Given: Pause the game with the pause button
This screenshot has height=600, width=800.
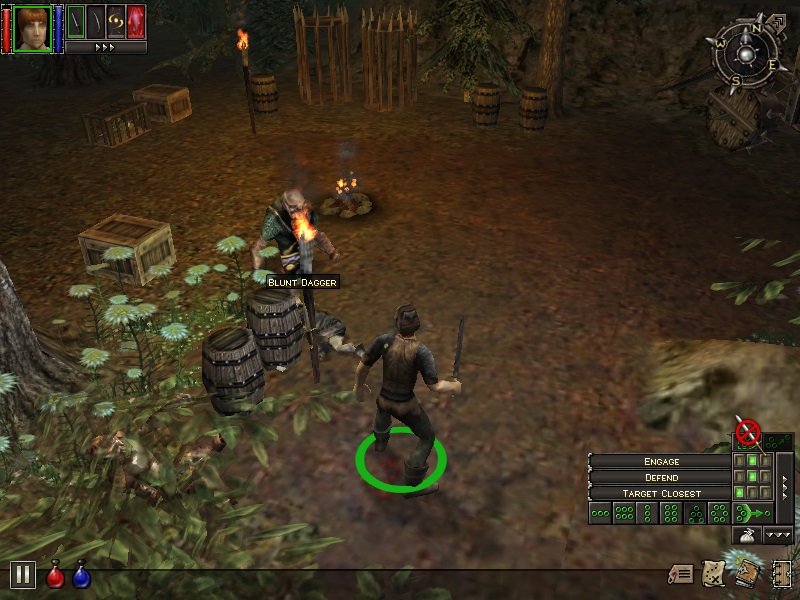Looking at the screenshot, I should [x=23, y=574].
